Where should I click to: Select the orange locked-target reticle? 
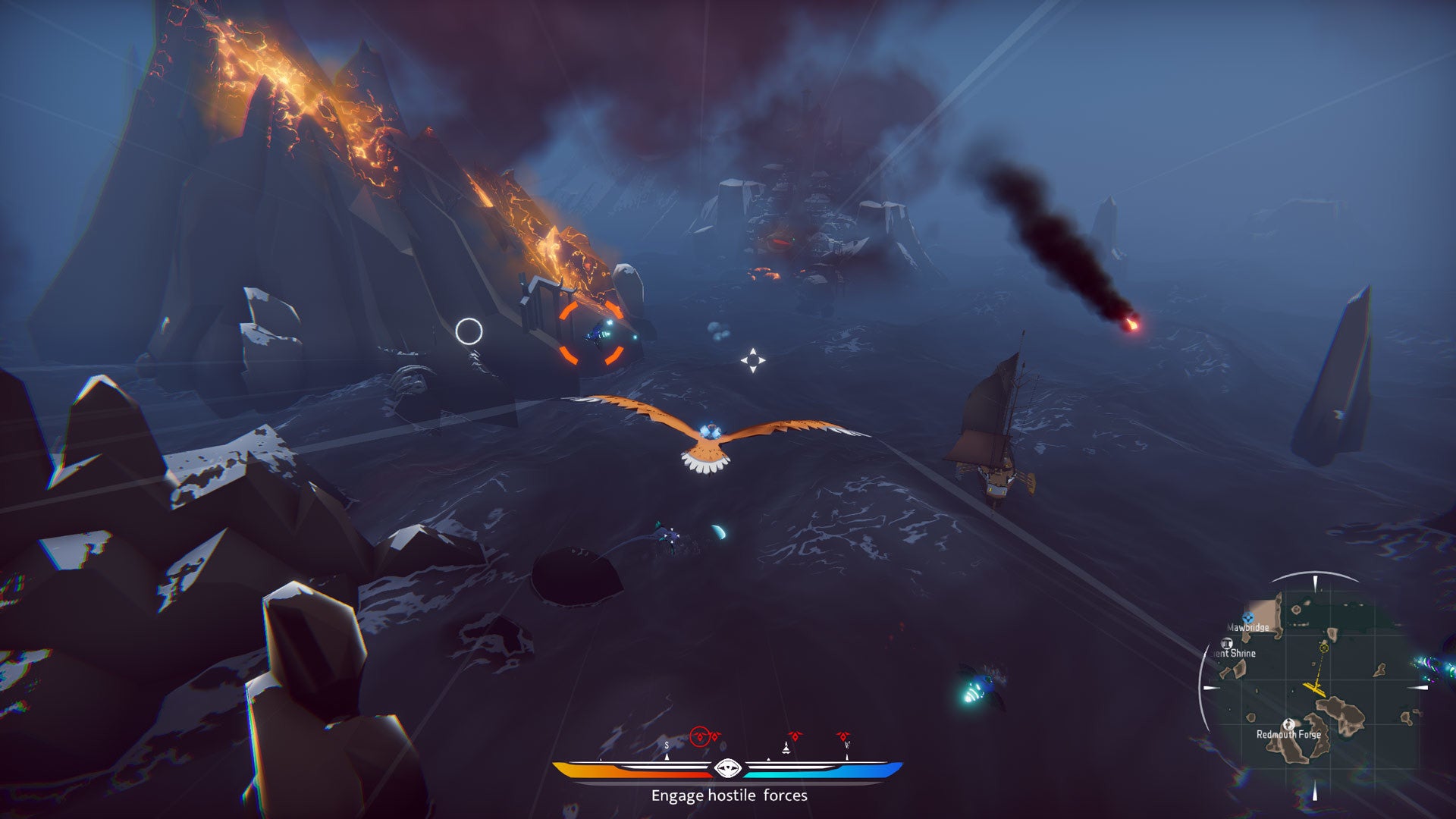tap(592, 333)
